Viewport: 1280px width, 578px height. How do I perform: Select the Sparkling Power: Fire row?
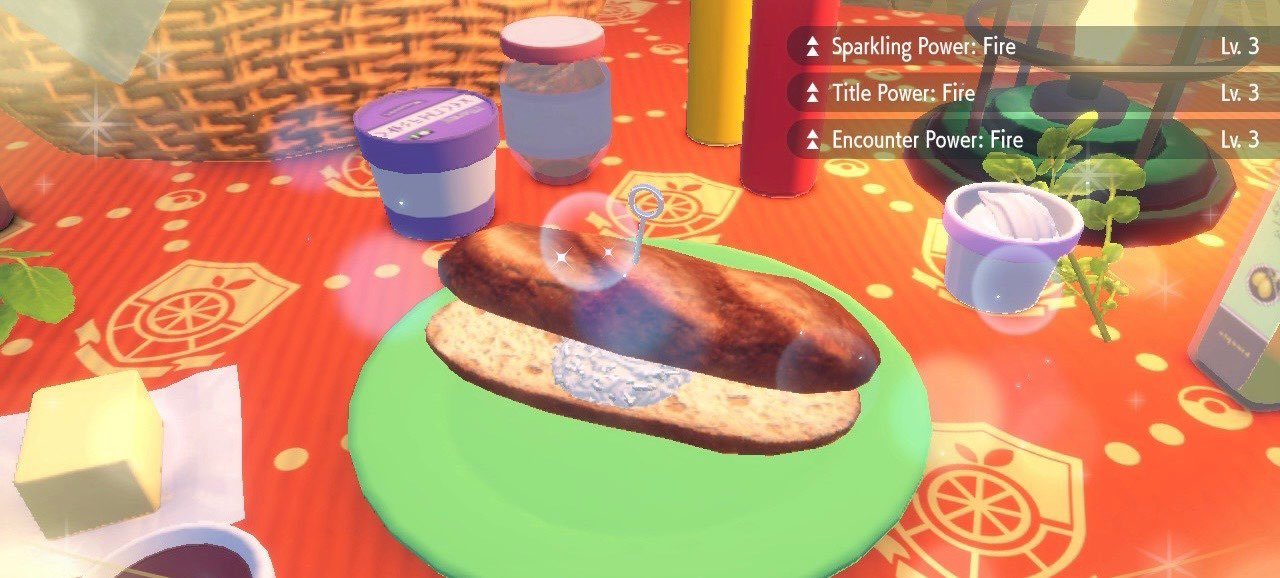pos(1030,46)
